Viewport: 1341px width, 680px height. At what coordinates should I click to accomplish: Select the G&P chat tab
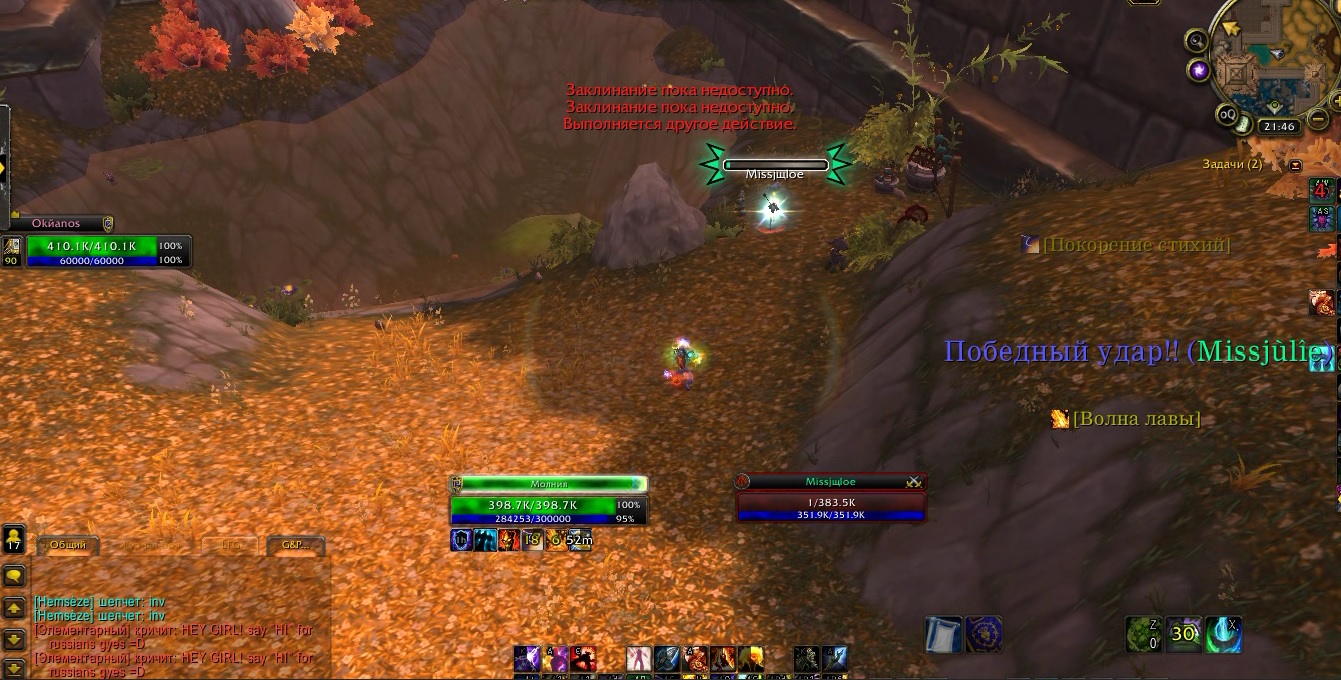pyautogui.click(x=296, y=545)
